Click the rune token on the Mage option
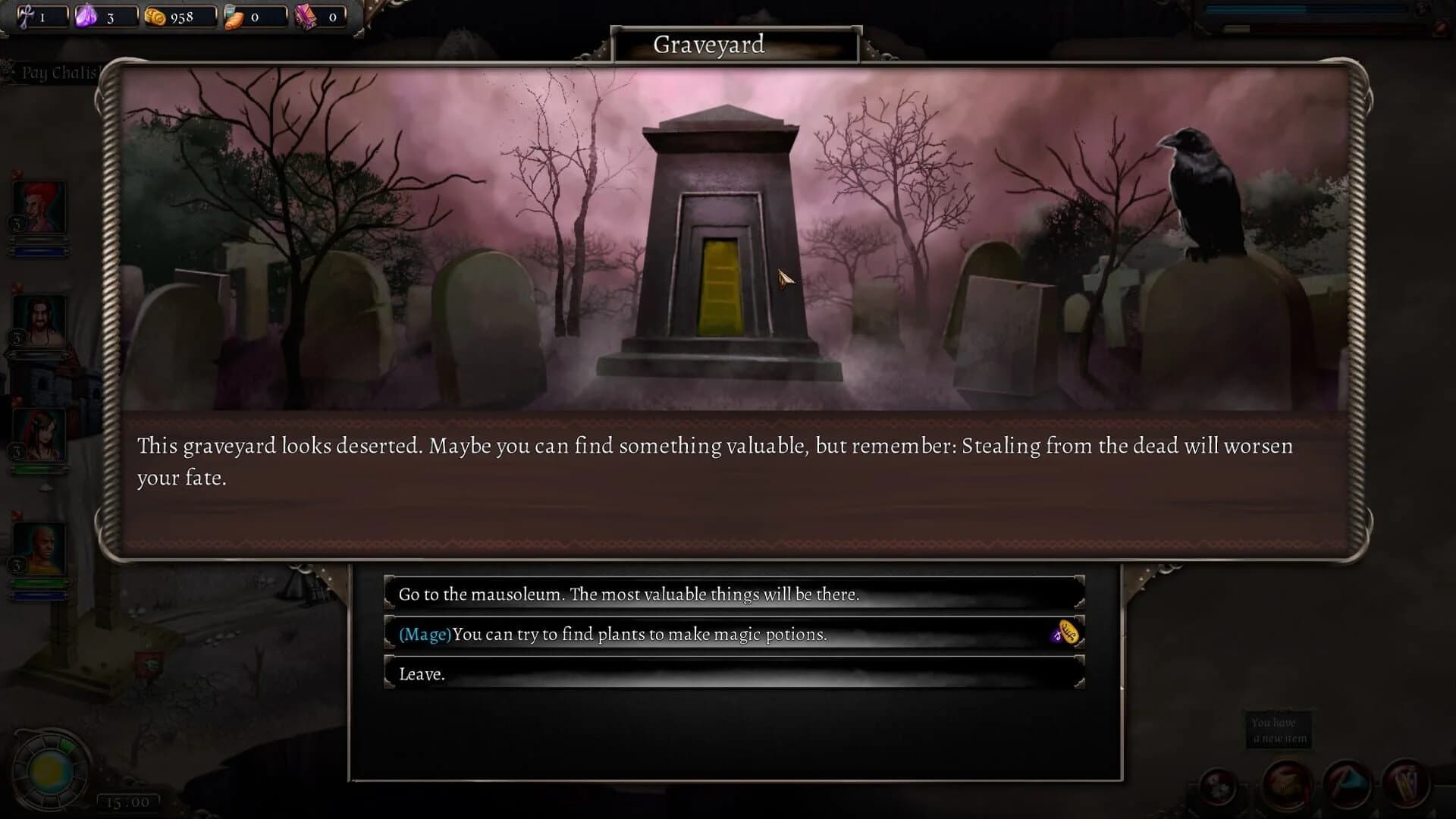 pos(1065,635)
